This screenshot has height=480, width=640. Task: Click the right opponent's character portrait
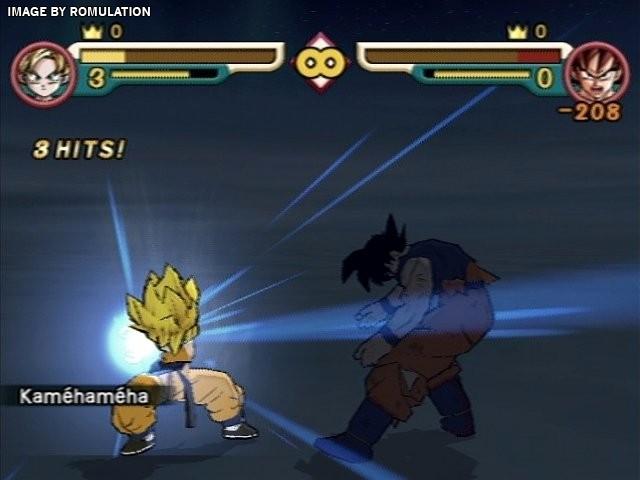(x=596, y=72)
